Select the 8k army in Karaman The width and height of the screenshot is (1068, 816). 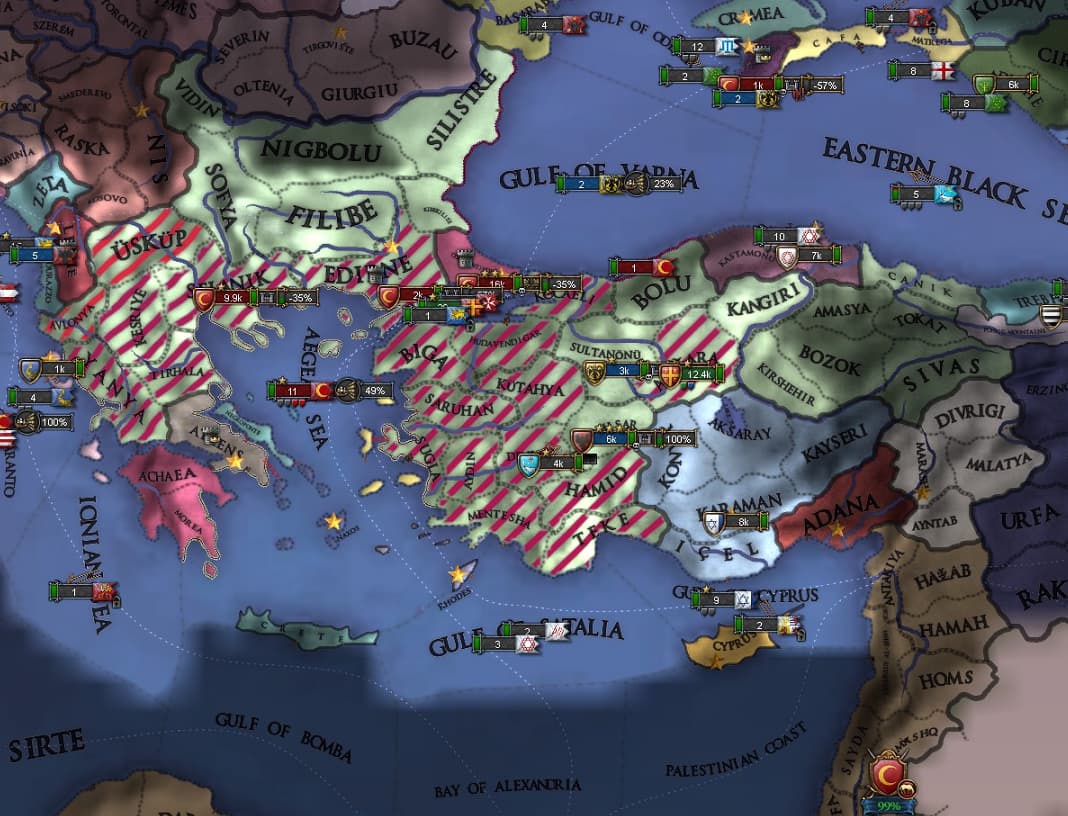[742, 521]
